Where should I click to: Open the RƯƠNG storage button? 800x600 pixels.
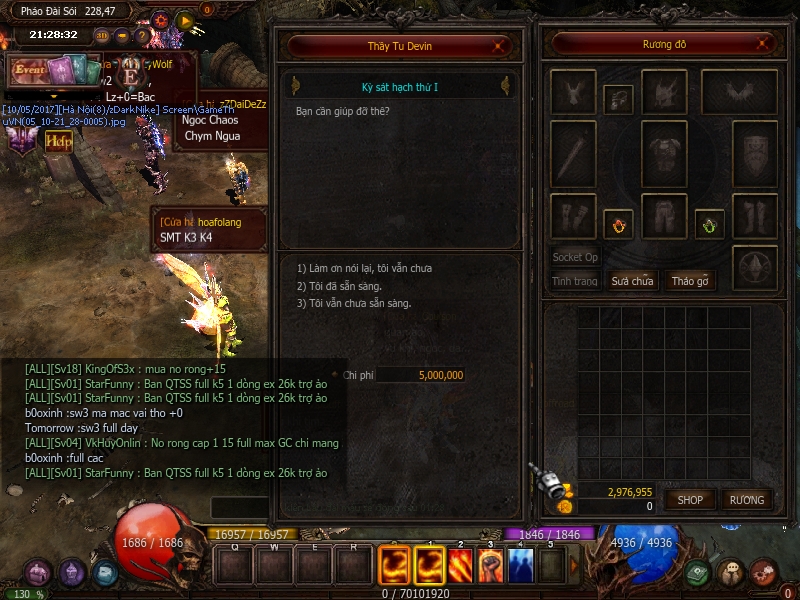point(747,499)
